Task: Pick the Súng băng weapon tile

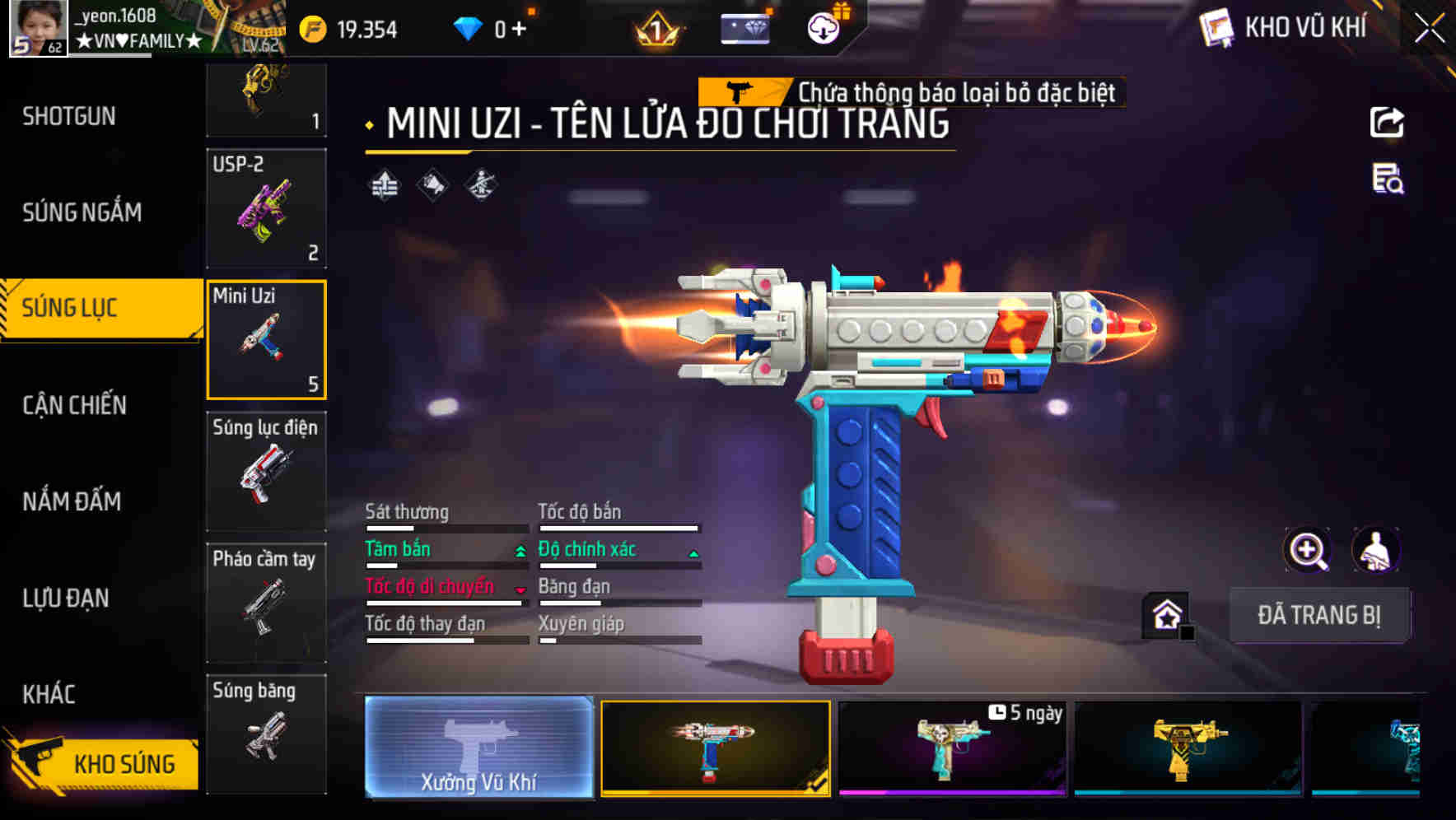Action: [x=266, y=734]
